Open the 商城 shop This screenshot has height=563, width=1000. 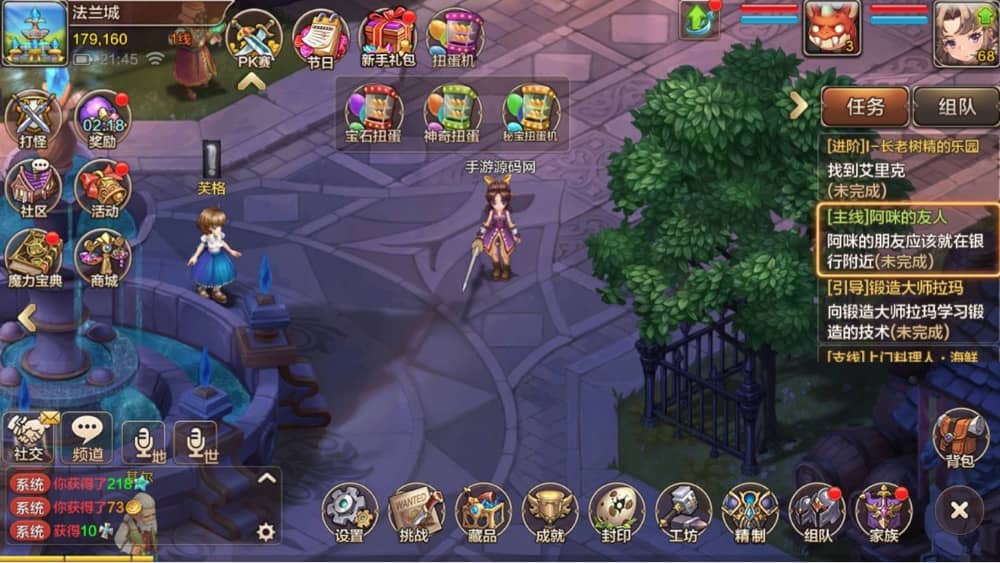coord(103,257)
